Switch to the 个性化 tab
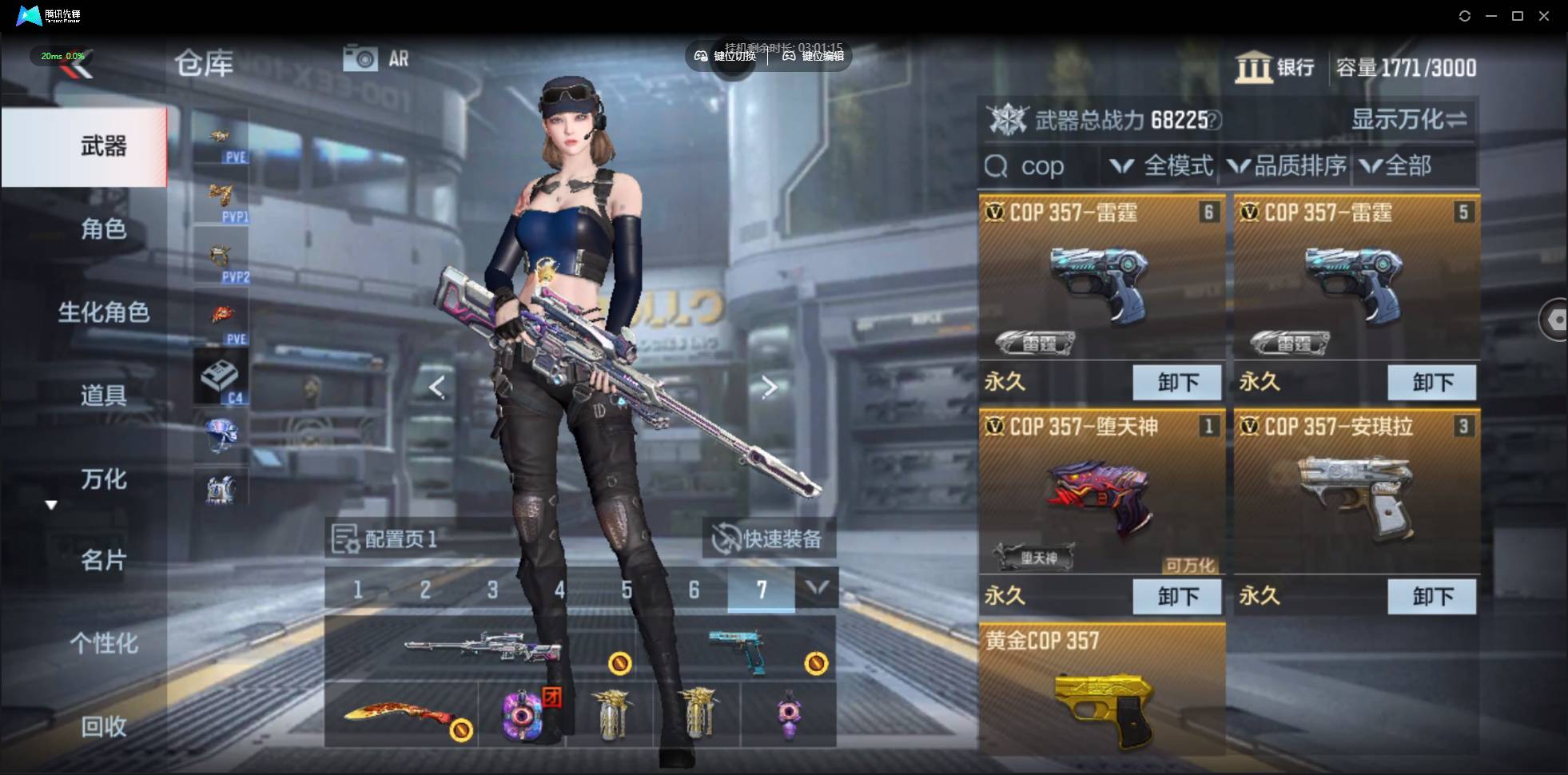 click(102, 643)
